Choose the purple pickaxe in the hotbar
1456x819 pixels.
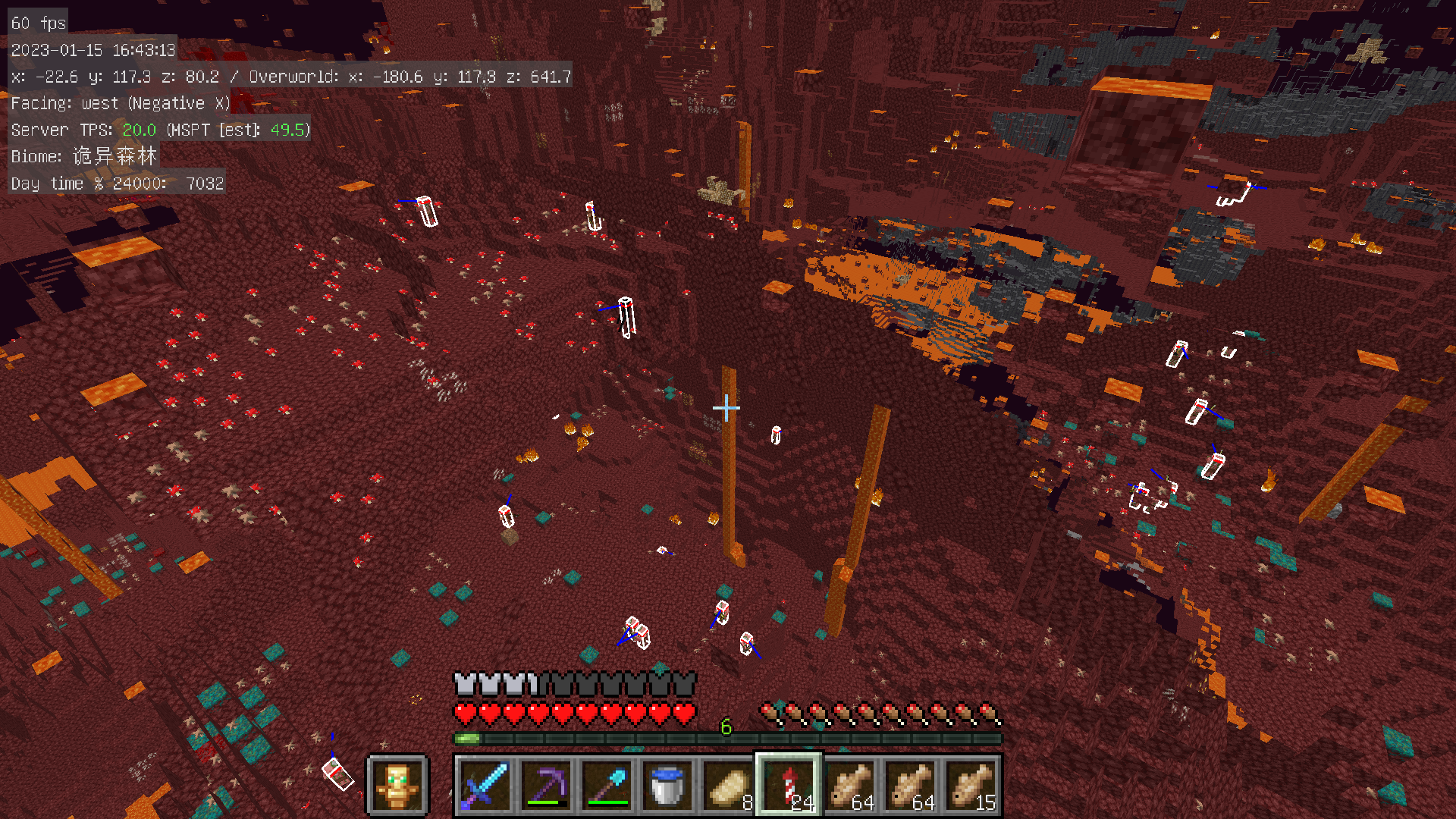click(x=546, y=786)
